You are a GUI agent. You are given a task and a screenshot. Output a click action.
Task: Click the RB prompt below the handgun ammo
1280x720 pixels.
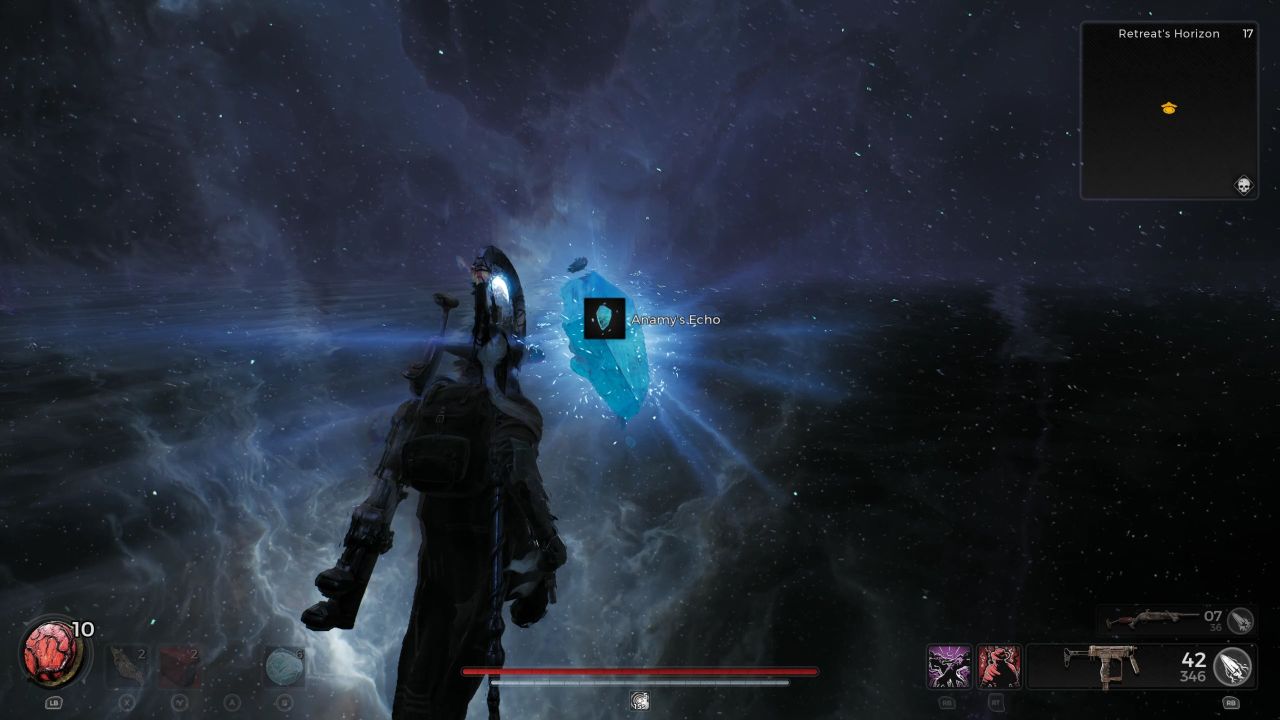pos(1230,702)
